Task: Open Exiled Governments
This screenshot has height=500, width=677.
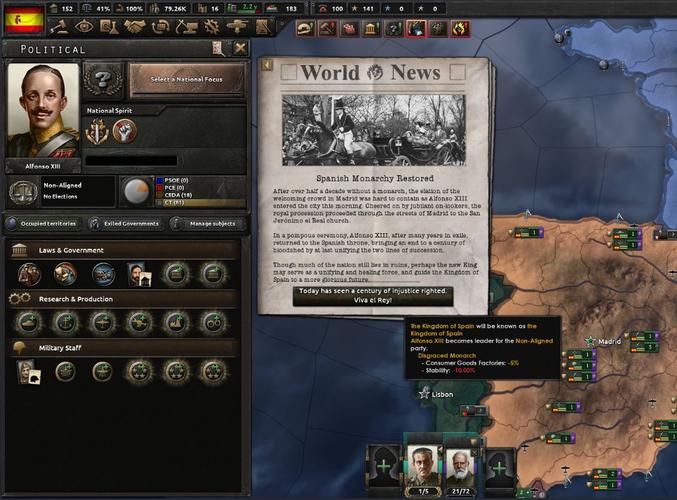Action: point(124,223)
